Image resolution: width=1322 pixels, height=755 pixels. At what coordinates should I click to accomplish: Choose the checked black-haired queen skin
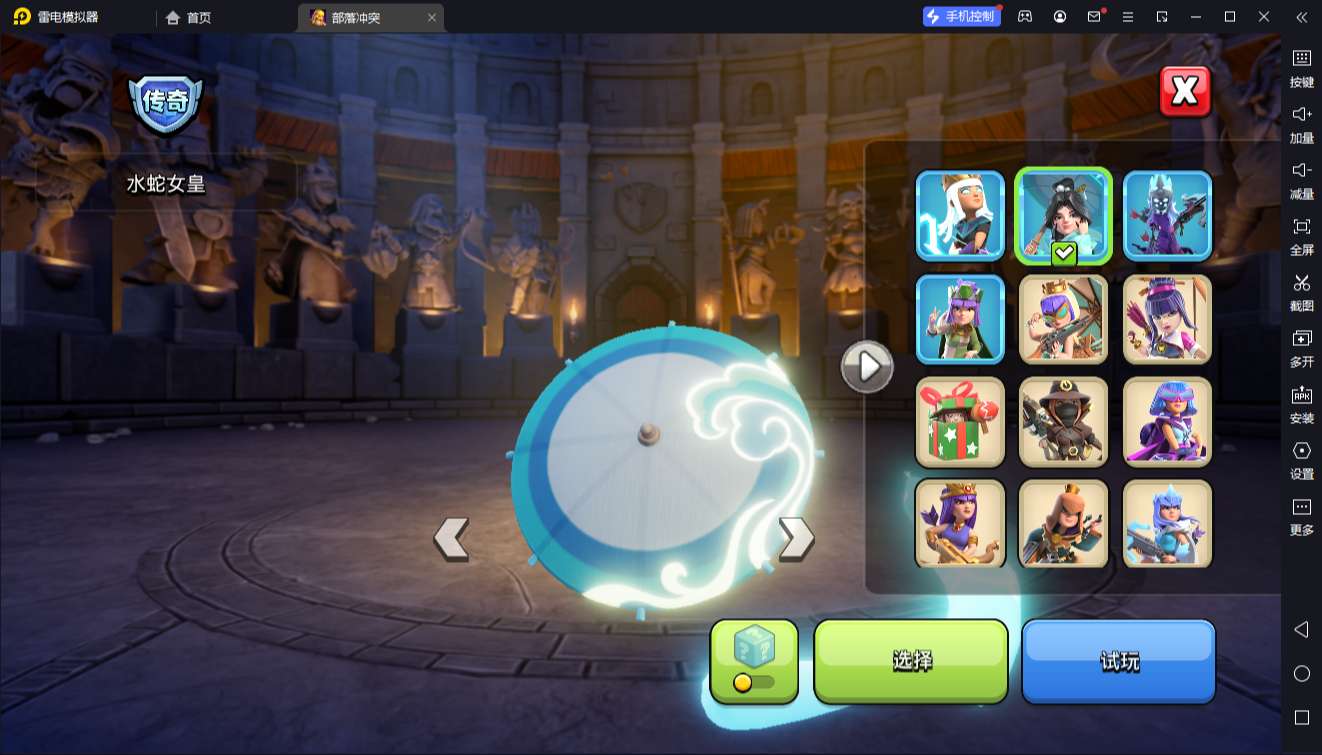1063,216
